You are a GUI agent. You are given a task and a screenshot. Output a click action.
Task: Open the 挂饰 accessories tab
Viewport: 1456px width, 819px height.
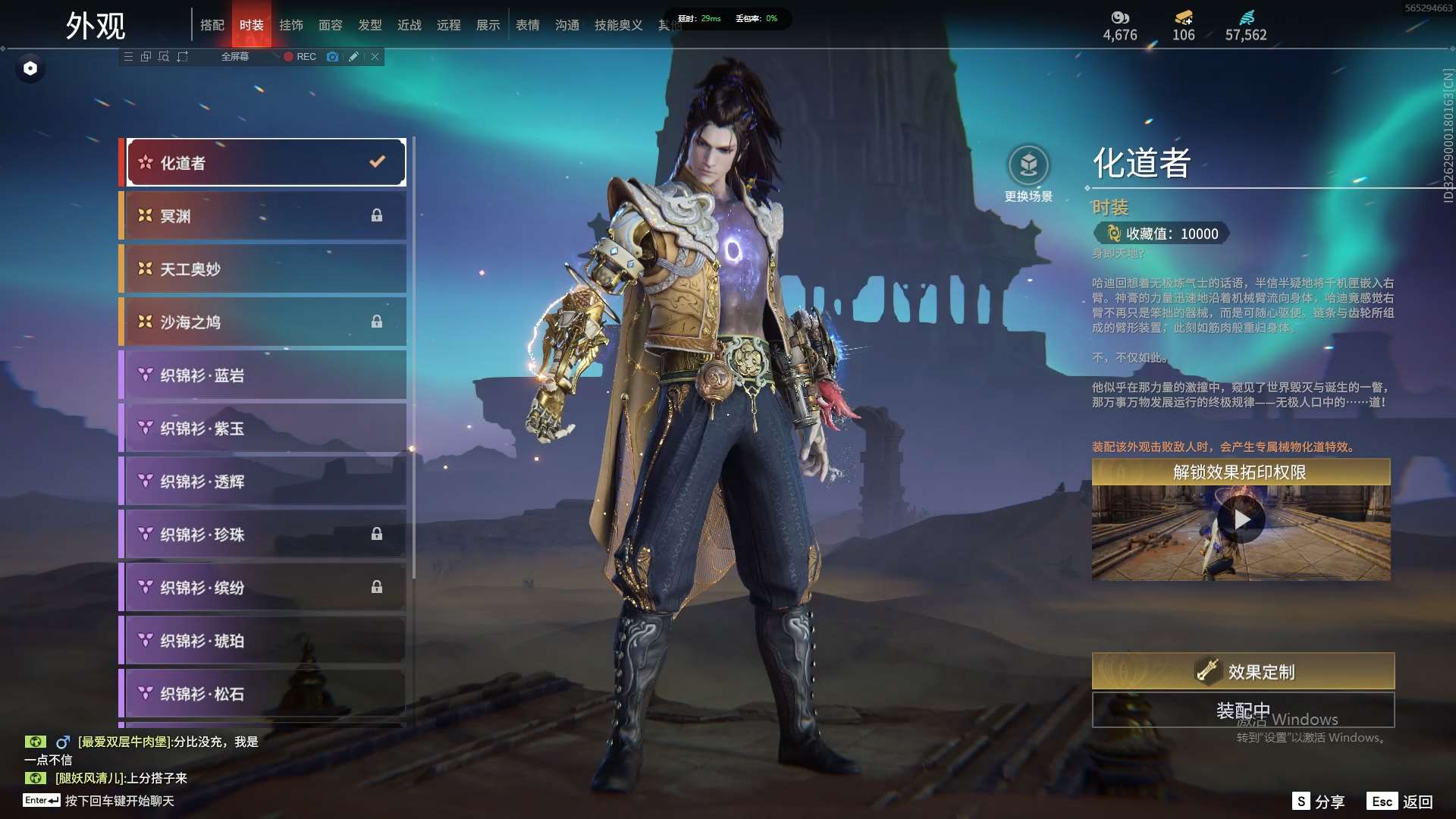click(x=291, y=25)
